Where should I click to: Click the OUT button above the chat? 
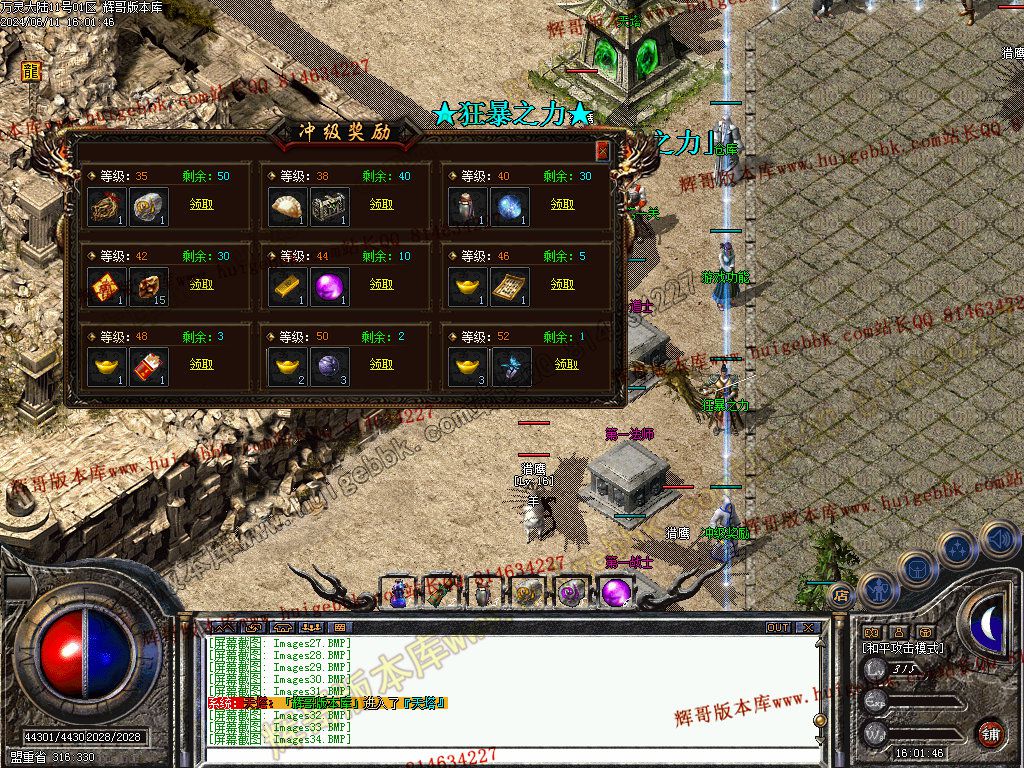click(777, 628)
